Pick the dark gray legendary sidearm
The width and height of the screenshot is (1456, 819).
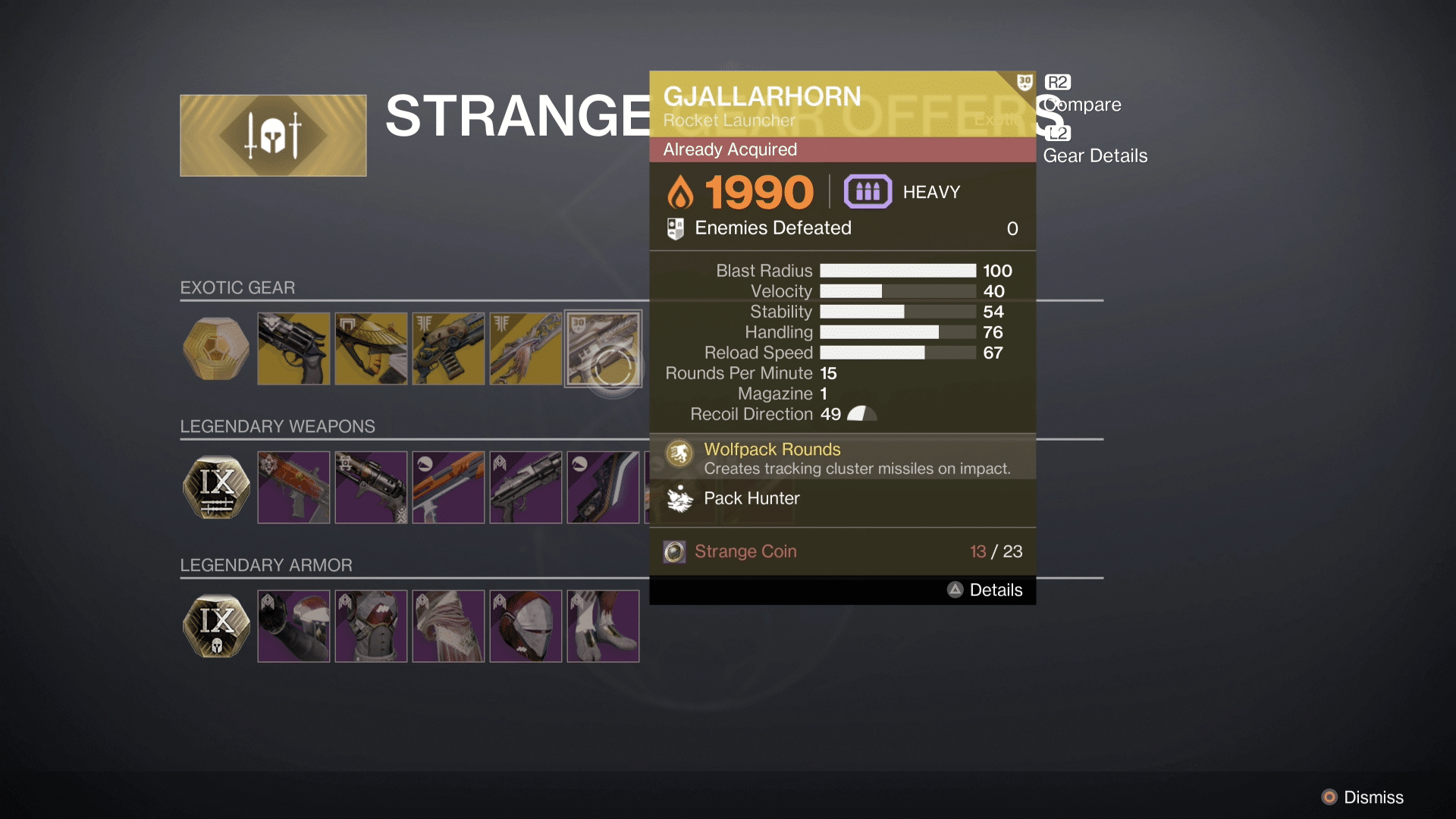(x=526, y=488)
